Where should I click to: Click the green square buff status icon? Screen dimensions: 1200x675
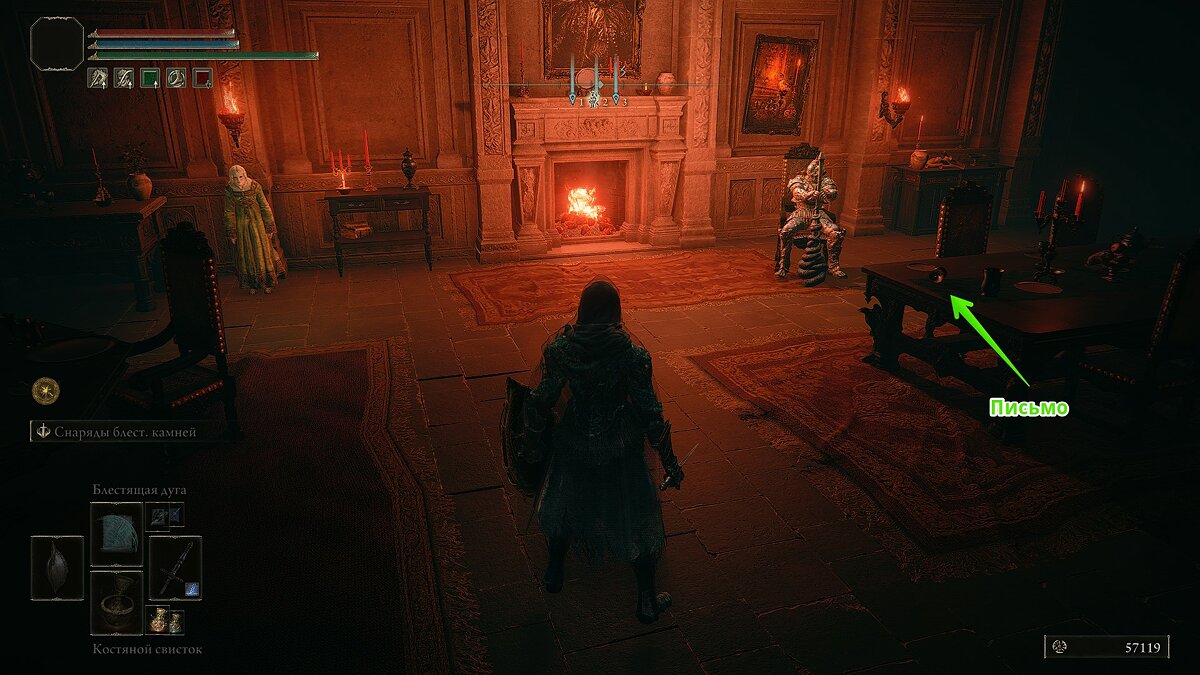[x=150, y=77]
